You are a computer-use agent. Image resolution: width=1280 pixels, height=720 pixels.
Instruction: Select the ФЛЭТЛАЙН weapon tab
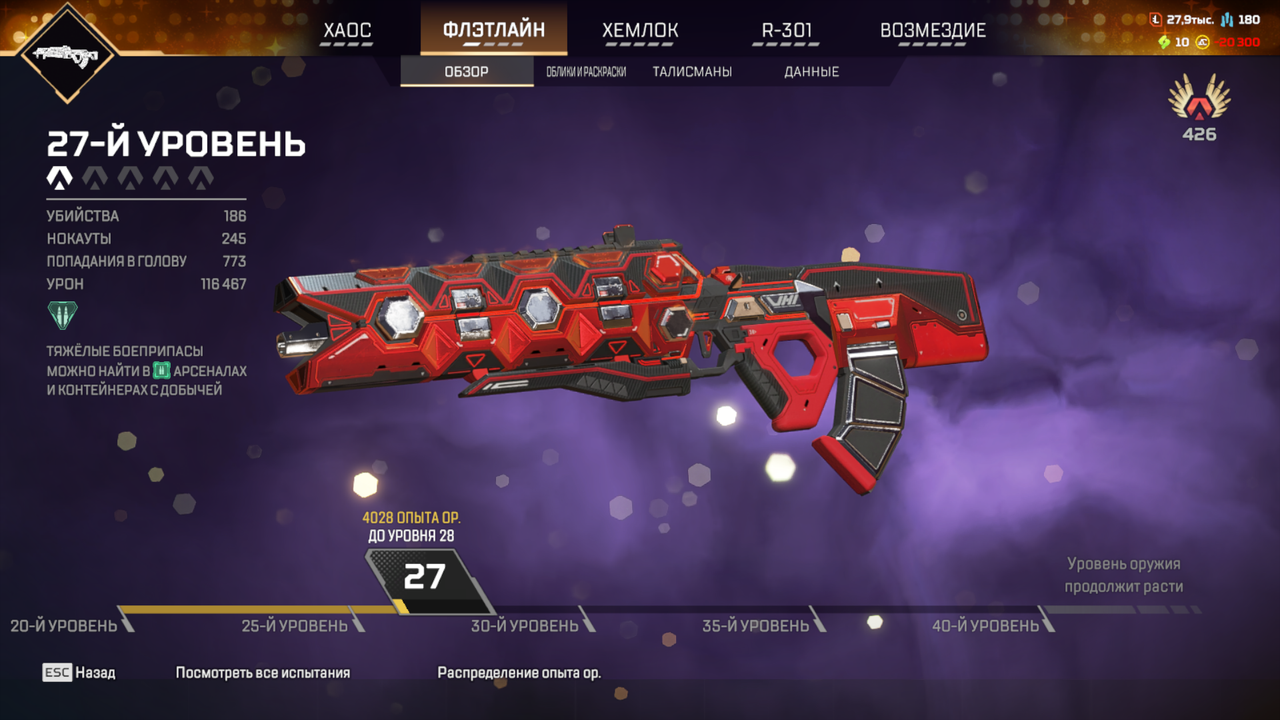tap(494, 29)
